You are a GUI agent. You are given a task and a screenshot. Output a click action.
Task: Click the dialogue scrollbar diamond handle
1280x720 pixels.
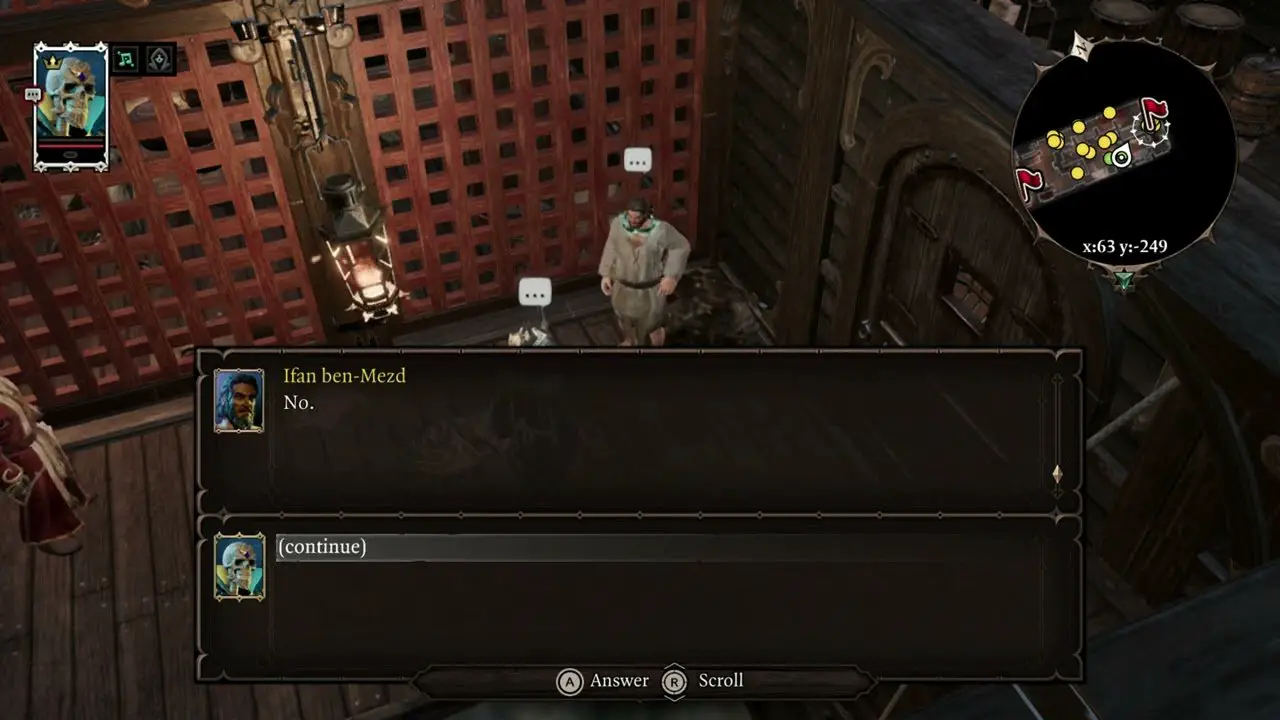(1057, 473)
